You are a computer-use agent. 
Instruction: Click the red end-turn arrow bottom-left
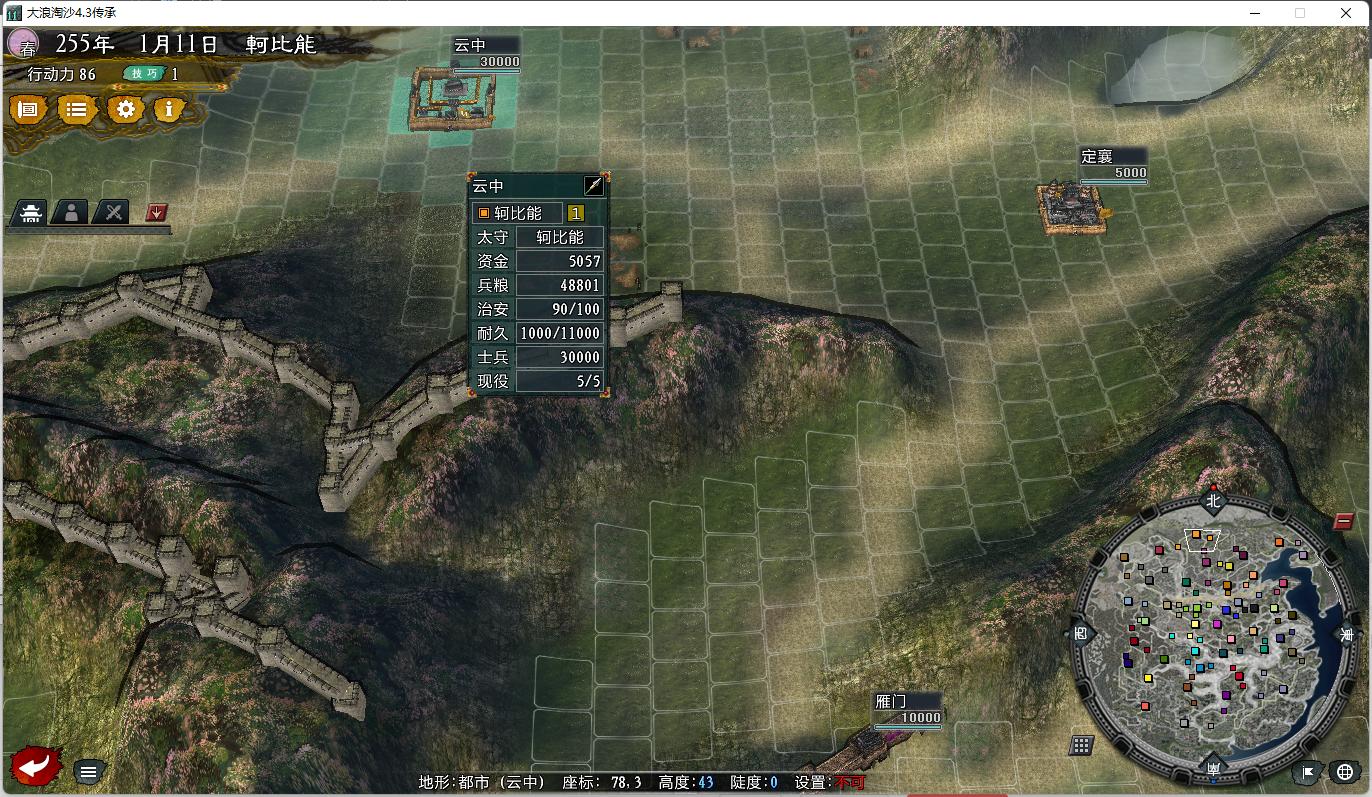33,766
